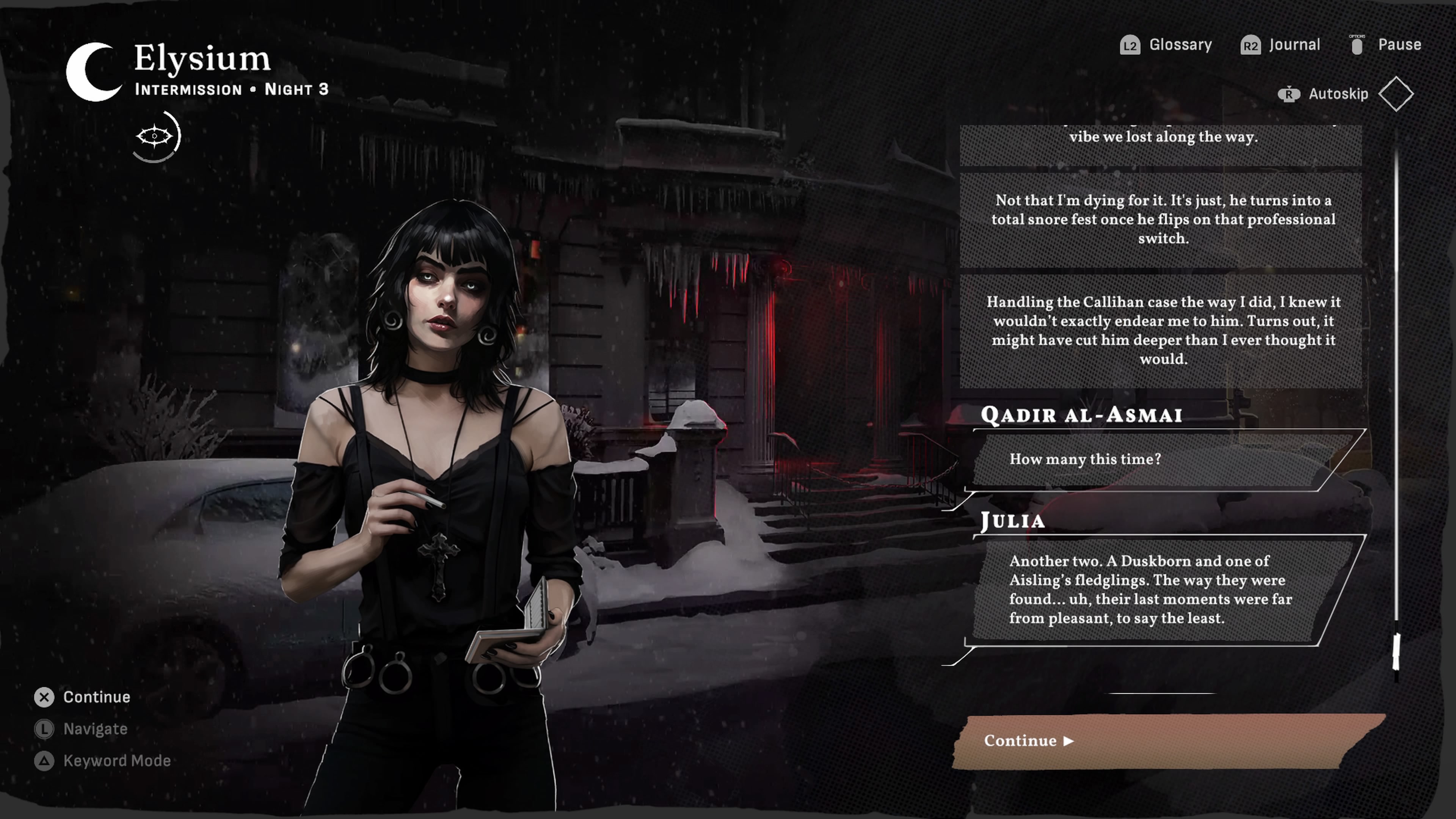Viewport: 1456px width, 819px height.
Task: Click the dialogue log scrollbar handle
Action: [1396, 651]
